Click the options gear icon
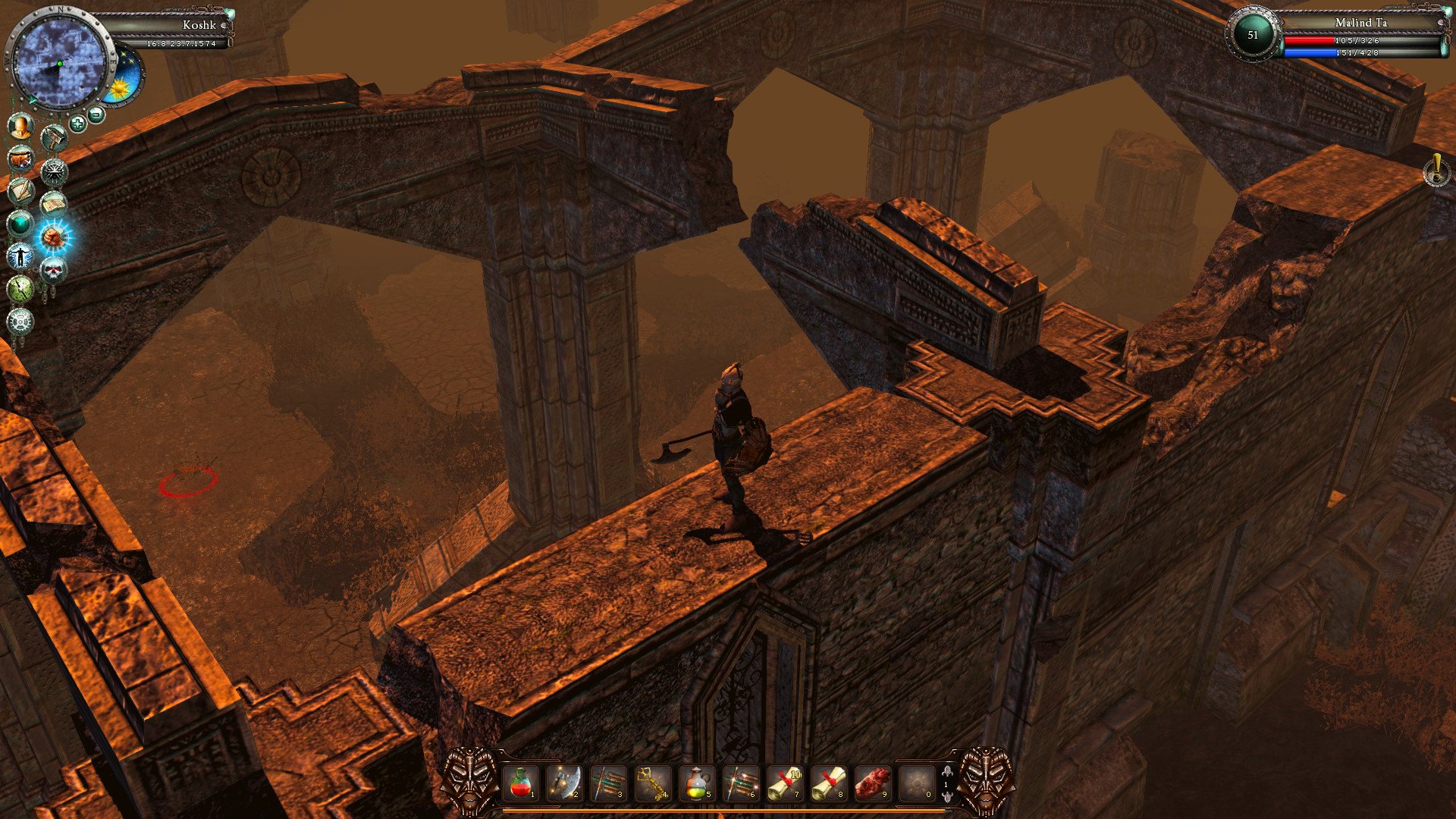1456x819 pixels. coord(20,321)
